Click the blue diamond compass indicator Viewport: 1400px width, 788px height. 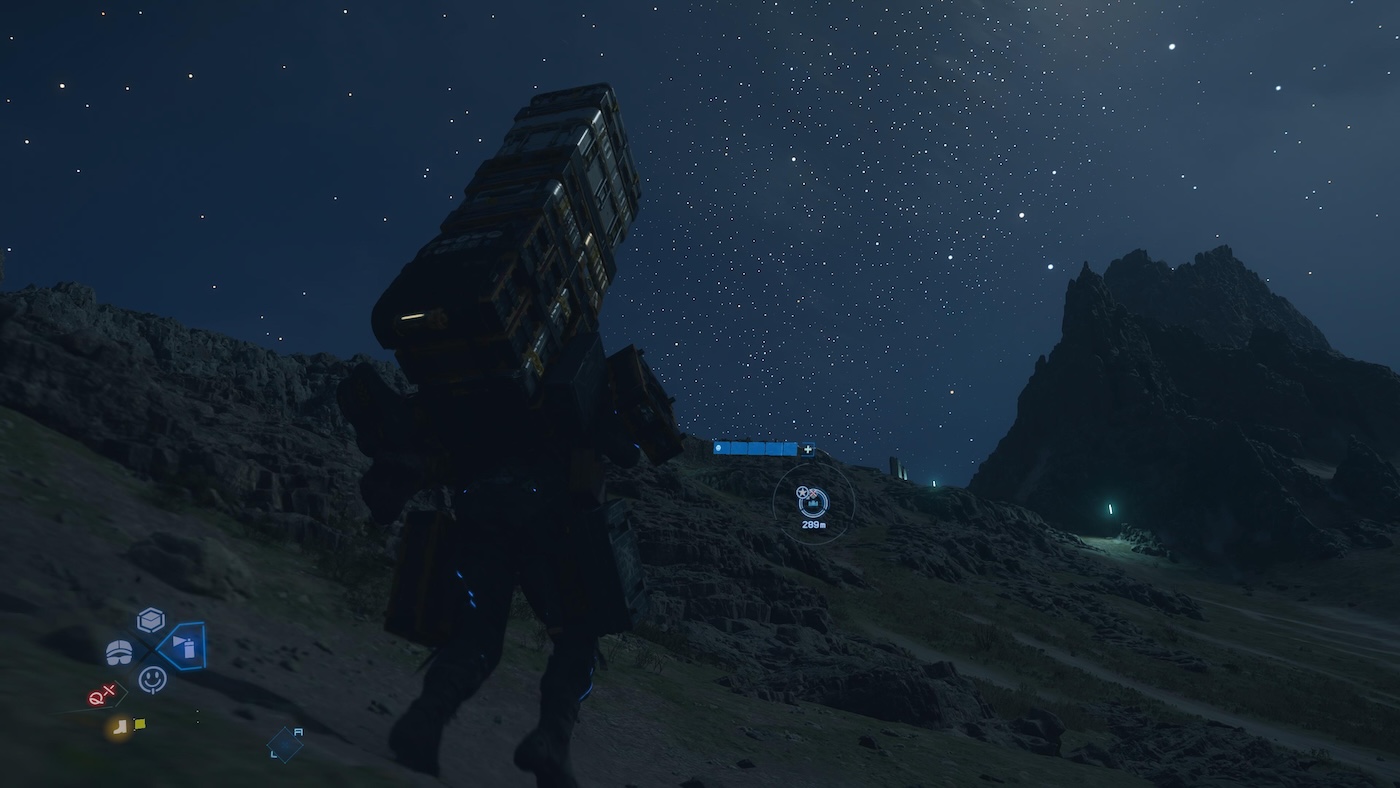(x=284, y=745)
